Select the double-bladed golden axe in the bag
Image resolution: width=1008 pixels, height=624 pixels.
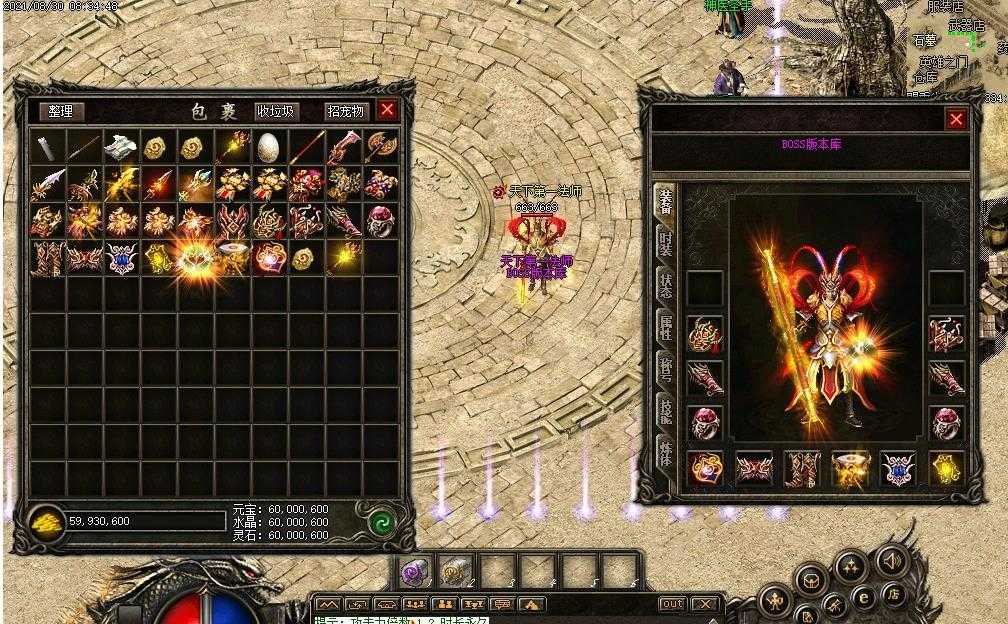coord(380,148)
